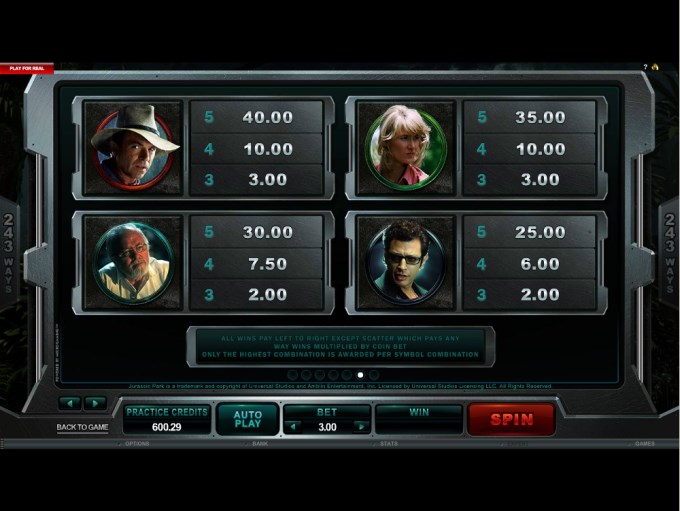Open the Options menu
Viewport: 680px width, 511px height.
pyautogui.click(x=137, y=443)
